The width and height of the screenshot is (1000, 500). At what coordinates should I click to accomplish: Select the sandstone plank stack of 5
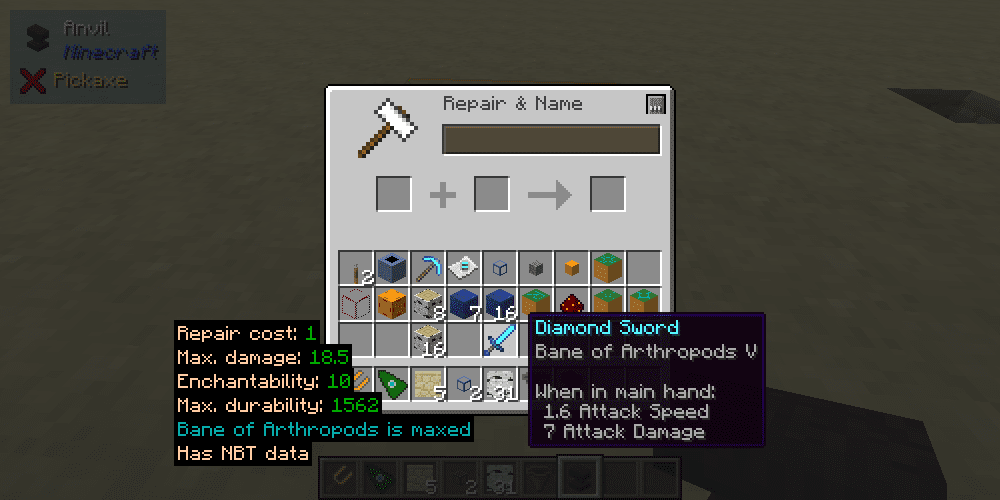pyautogui.click(x=427, y=383)
